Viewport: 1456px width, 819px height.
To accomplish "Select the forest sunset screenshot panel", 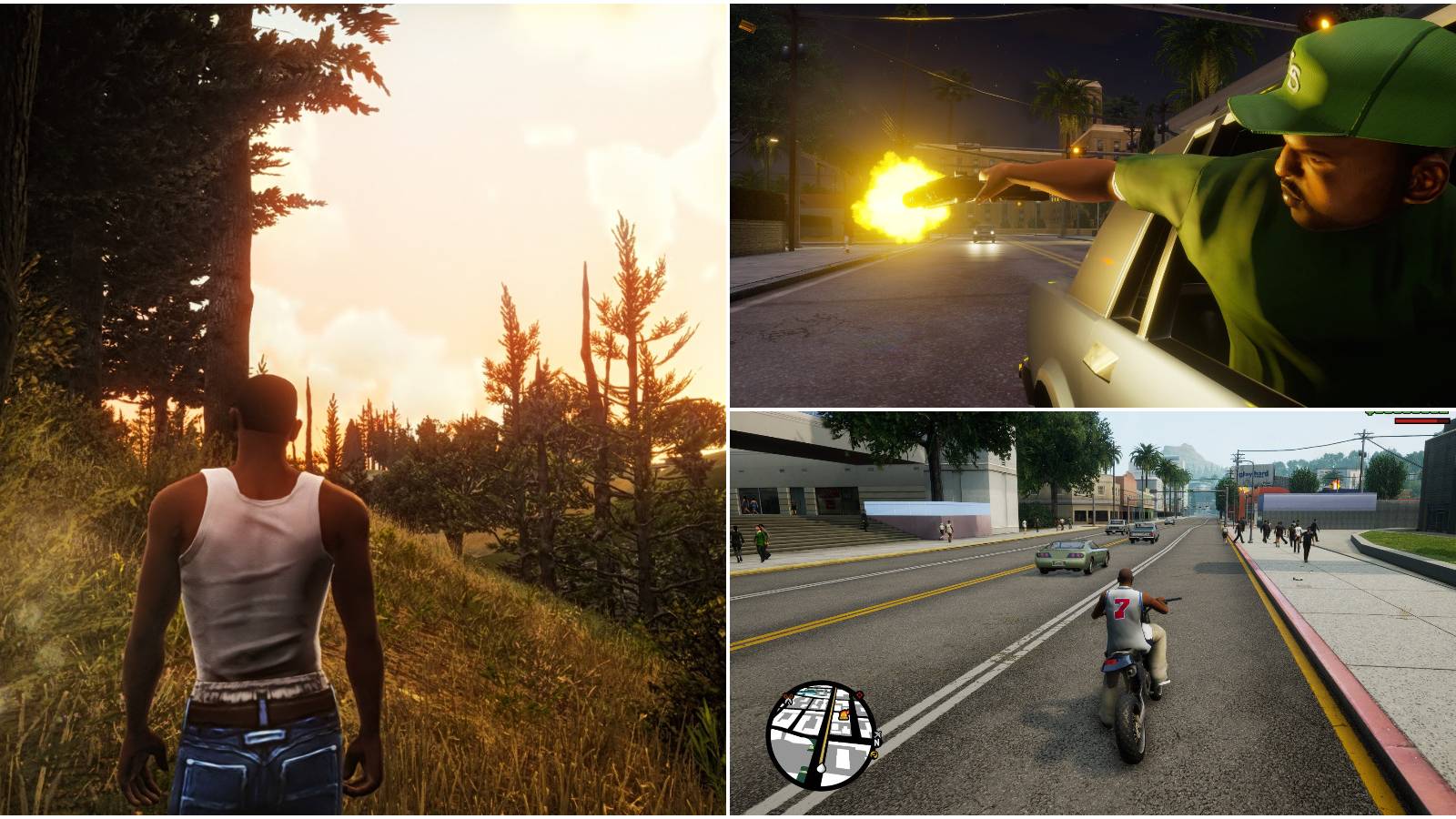I will pyautogui.click(x=364, y=409).
